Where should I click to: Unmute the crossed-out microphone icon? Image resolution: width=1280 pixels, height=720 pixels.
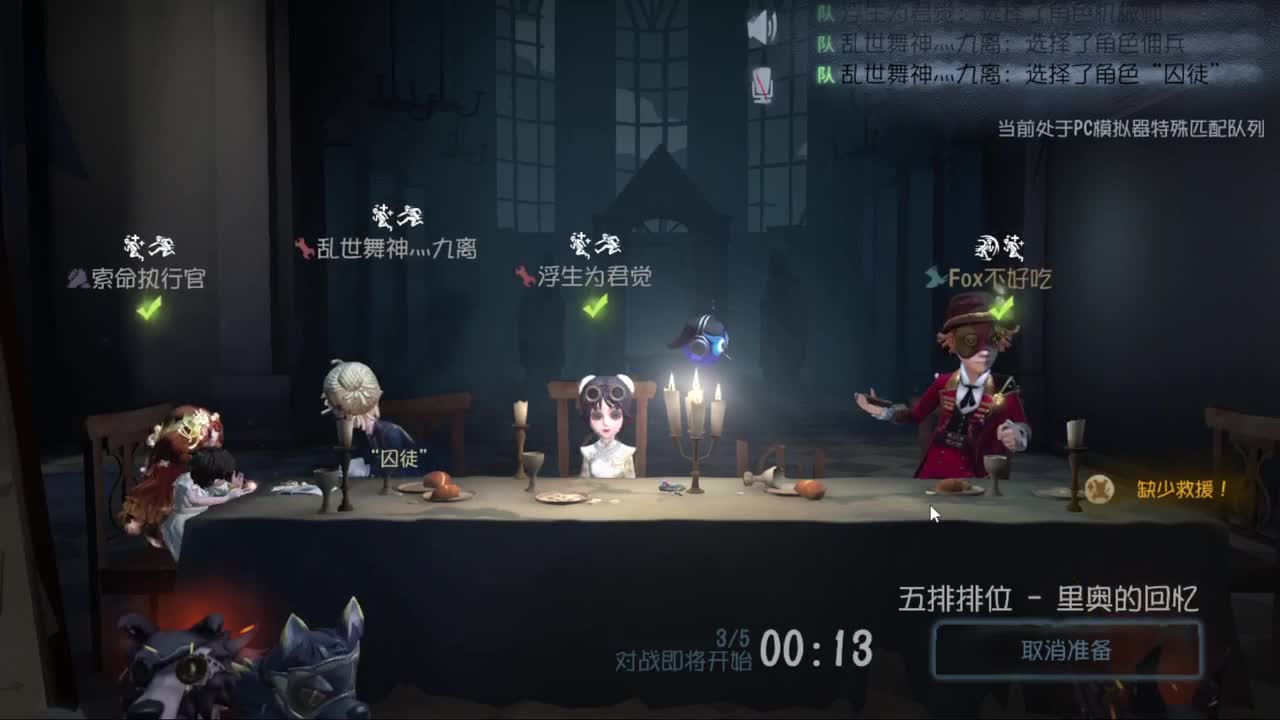click(x=764, y=83)
